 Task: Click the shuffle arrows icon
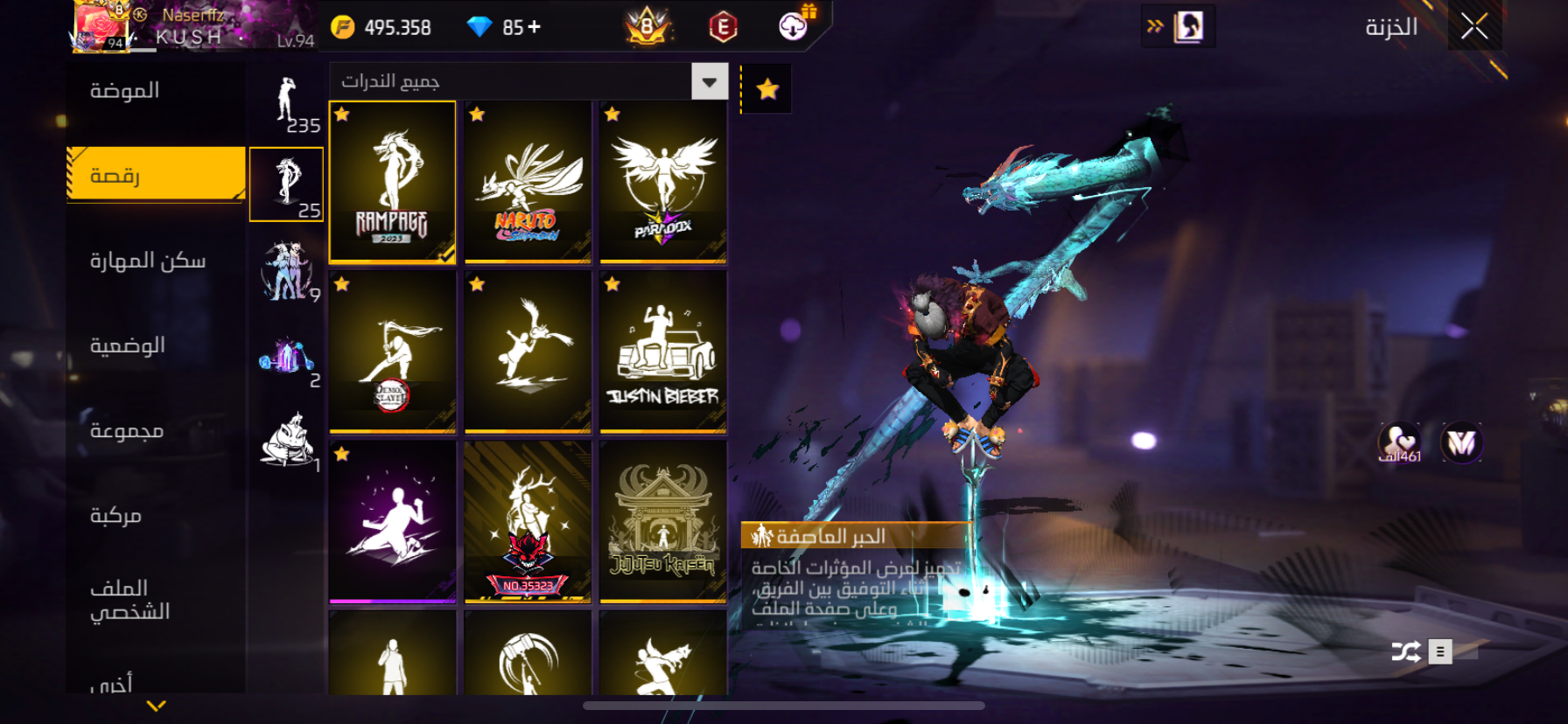[1405, 651]
